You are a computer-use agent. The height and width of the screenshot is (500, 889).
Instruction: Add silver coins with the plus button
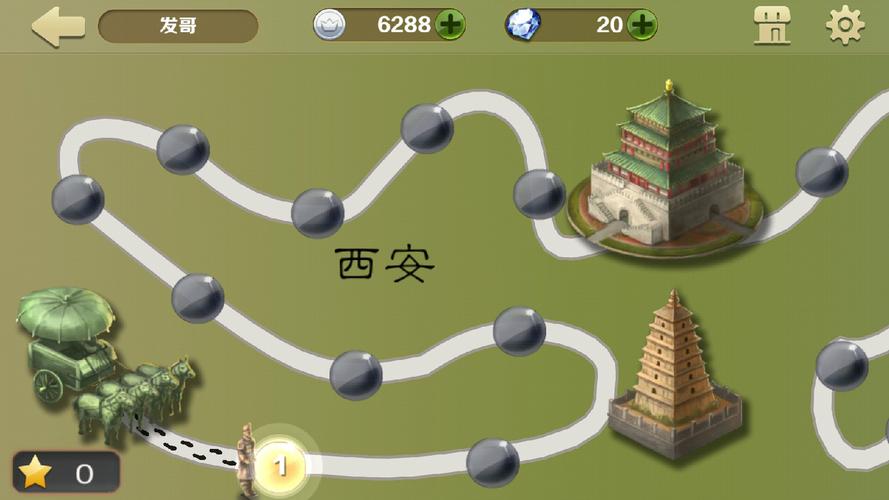450,25
